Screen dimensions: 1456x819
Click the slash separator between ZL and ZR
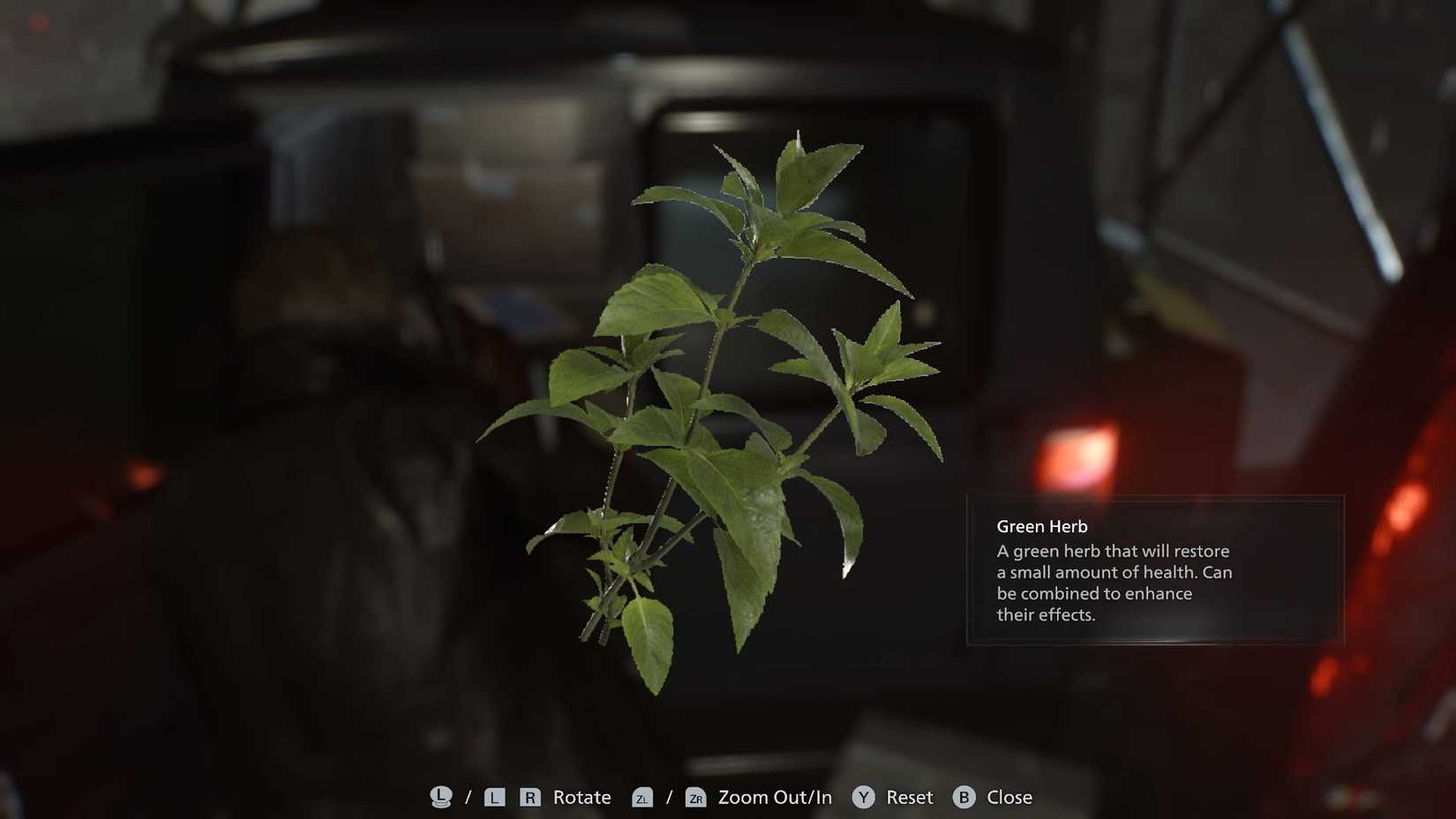670,797
